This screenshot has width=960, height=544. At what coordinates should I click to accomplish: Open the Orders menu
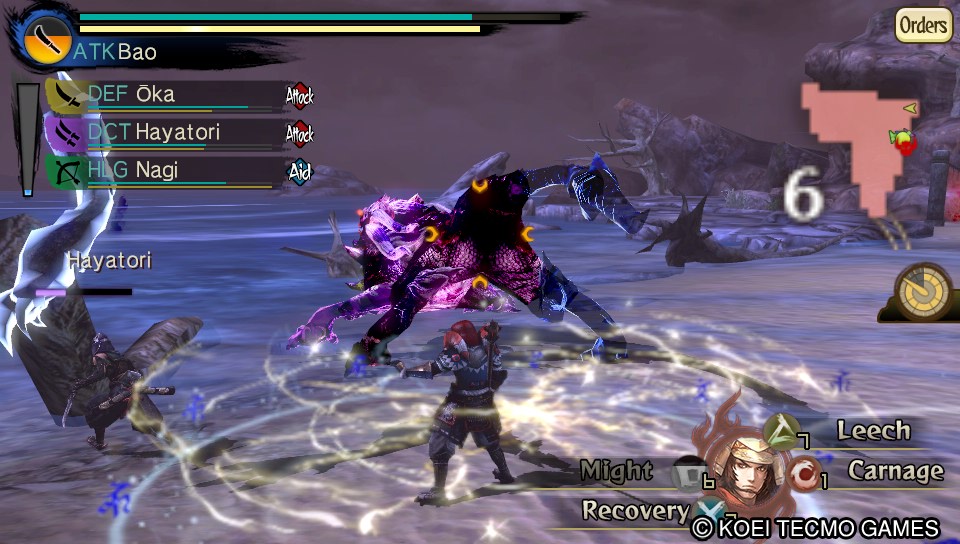point(922,25)
